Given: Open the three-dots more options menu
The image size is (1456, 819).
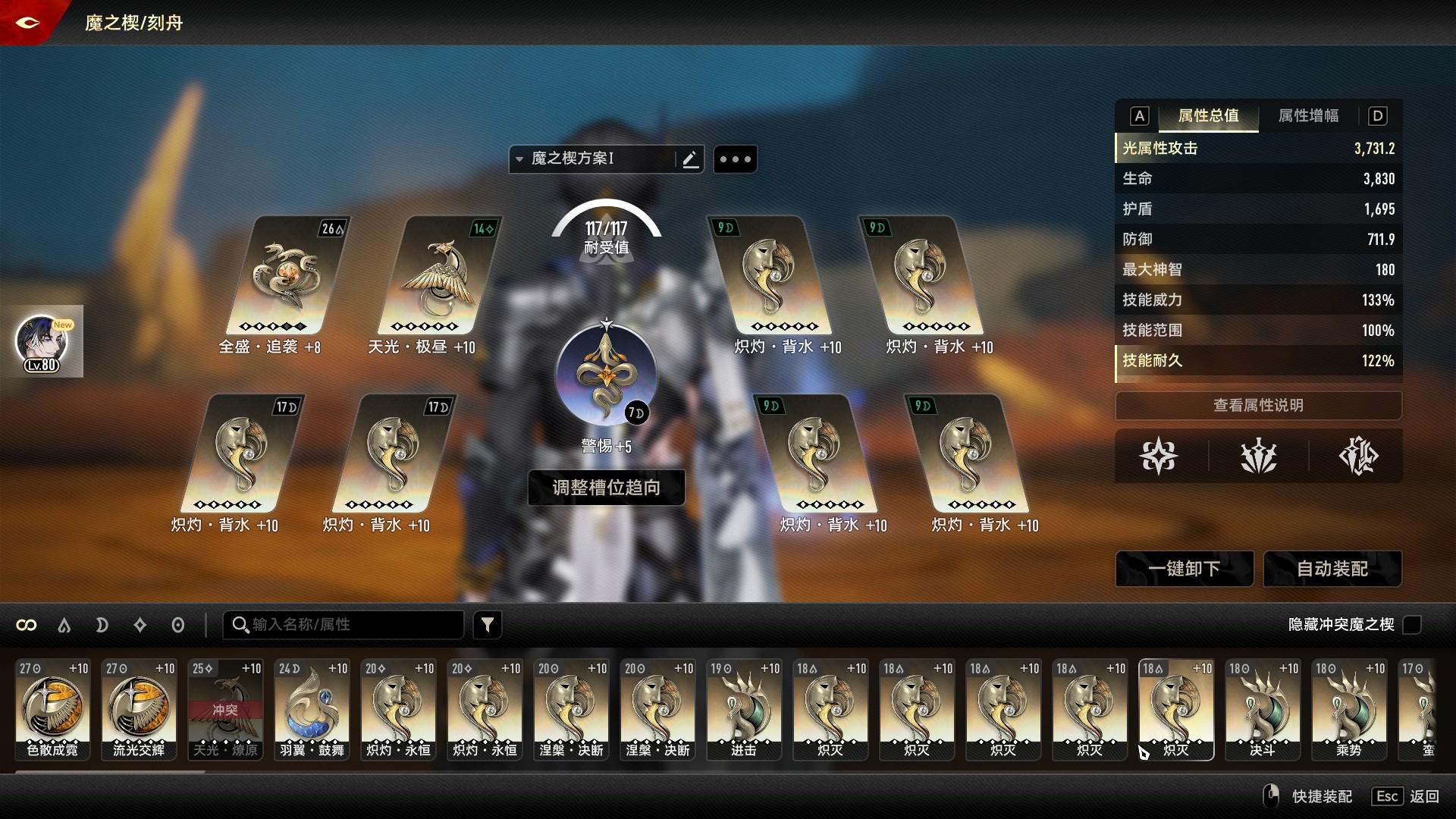Looking at the screenshot, I should point(735,159).
